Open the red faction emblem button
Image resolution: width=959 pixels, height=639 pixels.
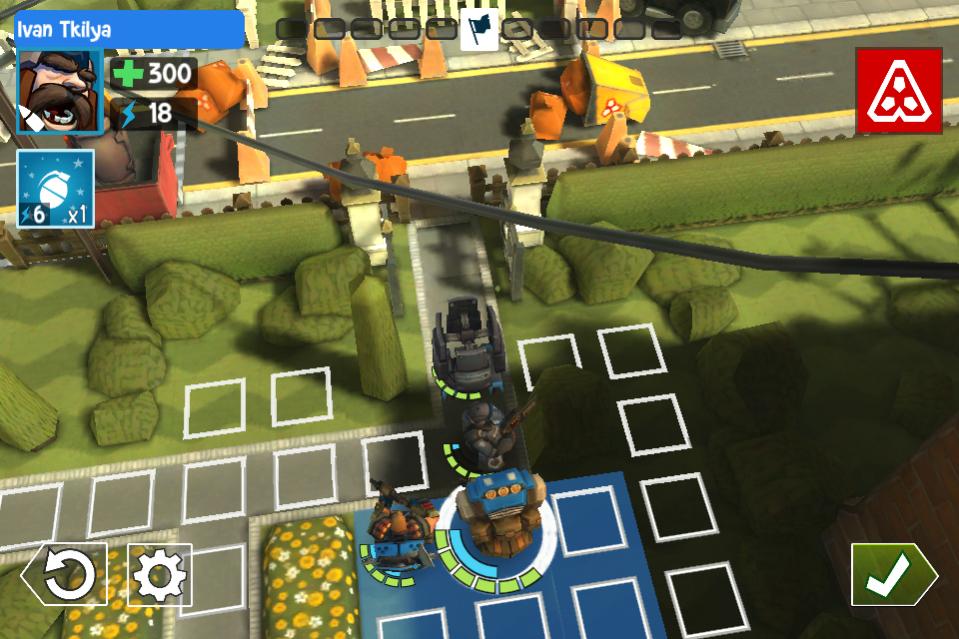[x=898, y=91]
